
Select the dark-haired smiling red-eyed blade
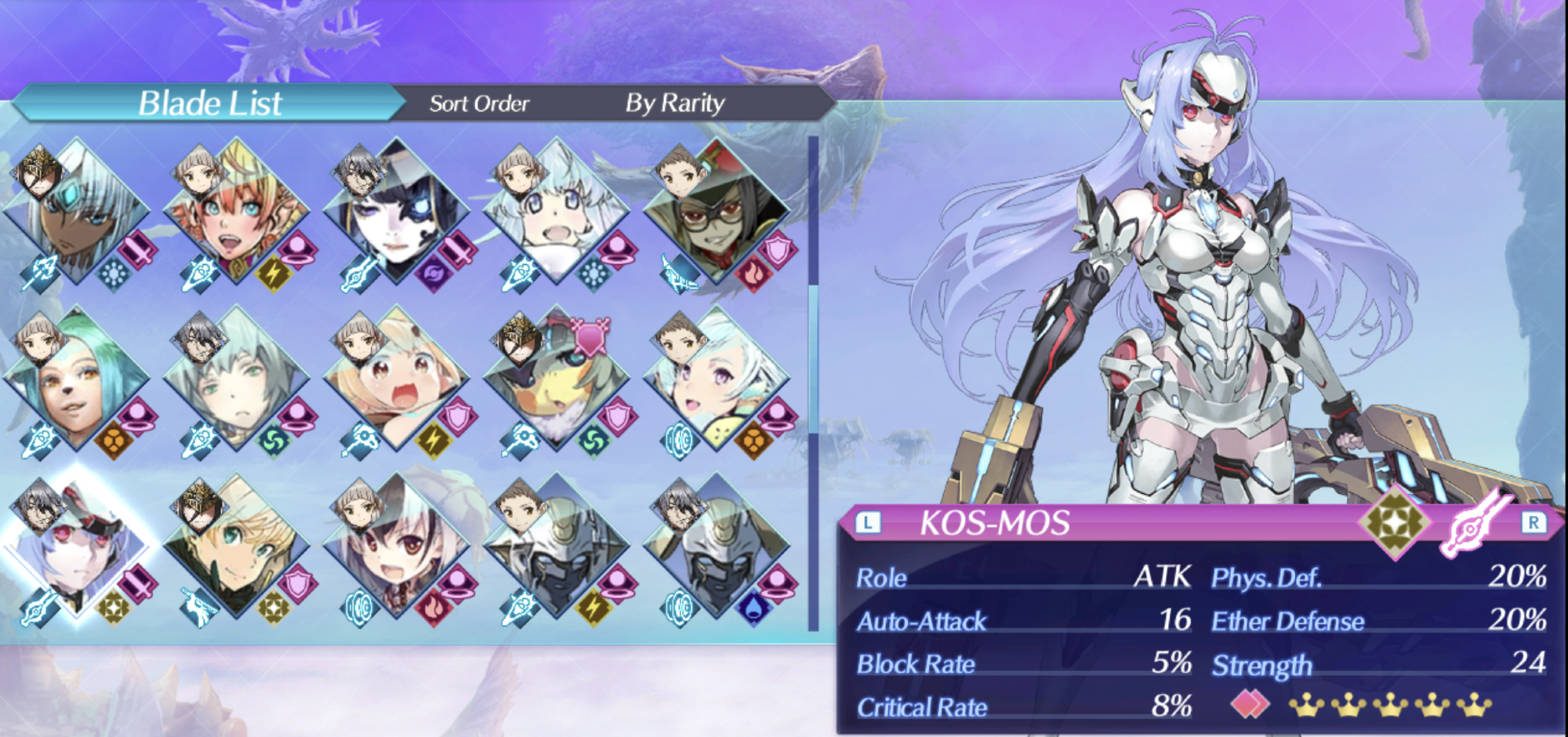(x=397, y=547)
